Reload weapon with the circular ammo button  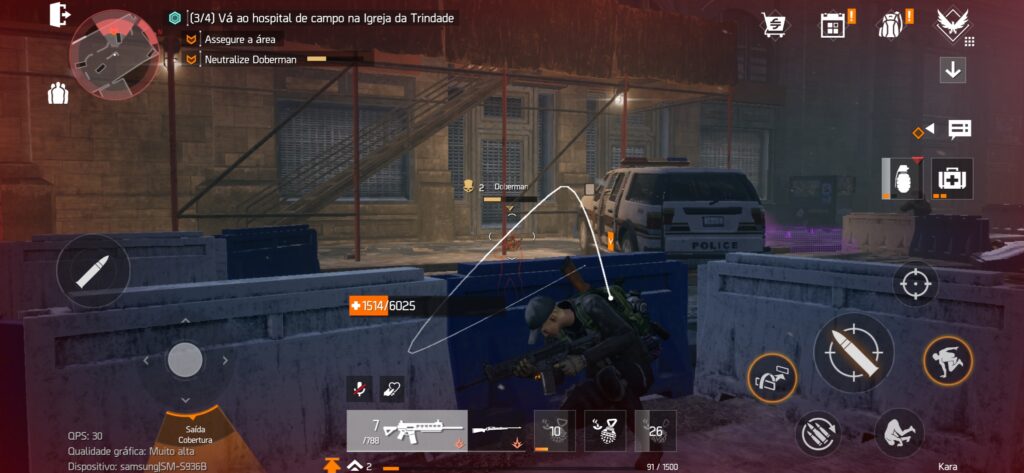click(818, 434)
